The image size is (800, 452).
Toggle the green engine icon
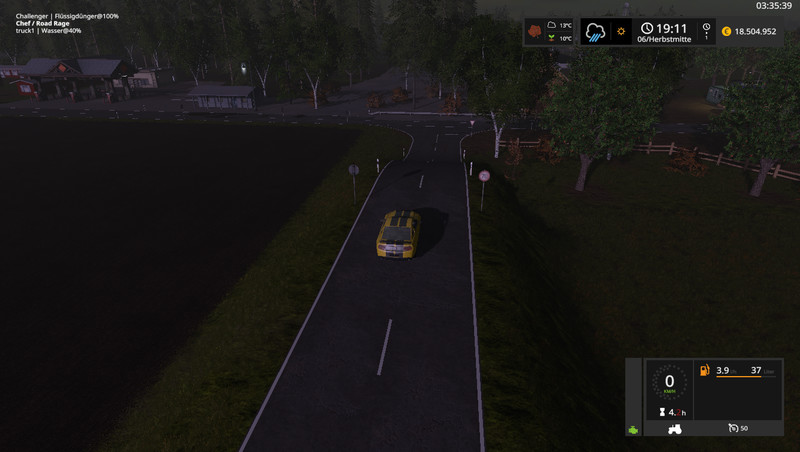click(x=633, y=430)
